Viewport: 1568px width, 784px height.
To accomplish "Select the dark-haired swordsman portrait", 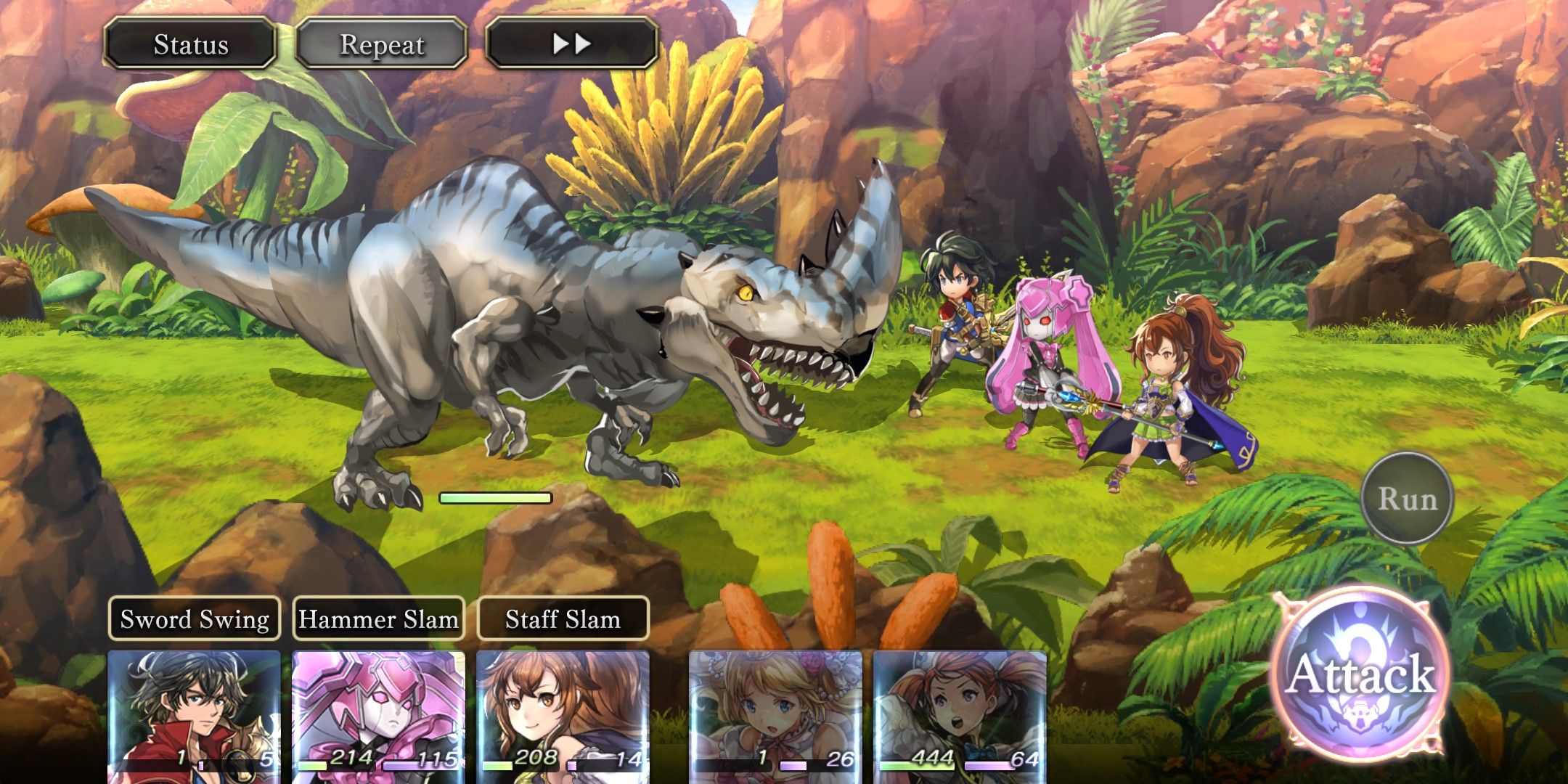I will (x=194, y=715).
